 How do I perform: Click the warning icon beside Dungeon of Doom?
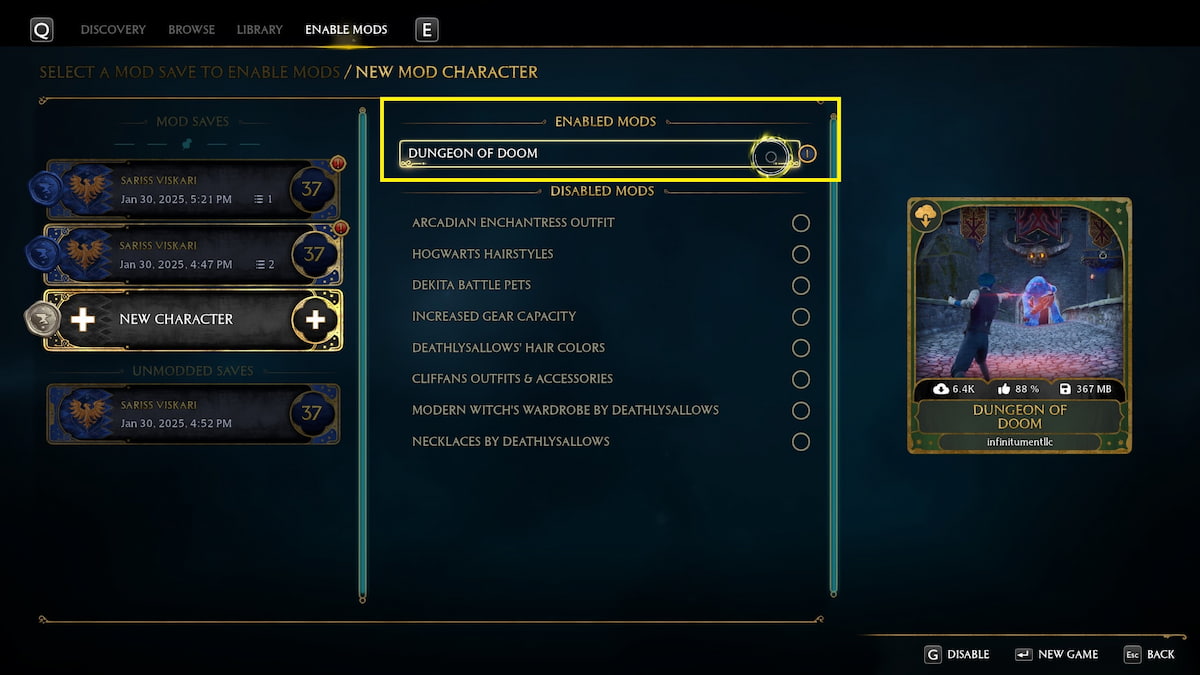(809, 155)
